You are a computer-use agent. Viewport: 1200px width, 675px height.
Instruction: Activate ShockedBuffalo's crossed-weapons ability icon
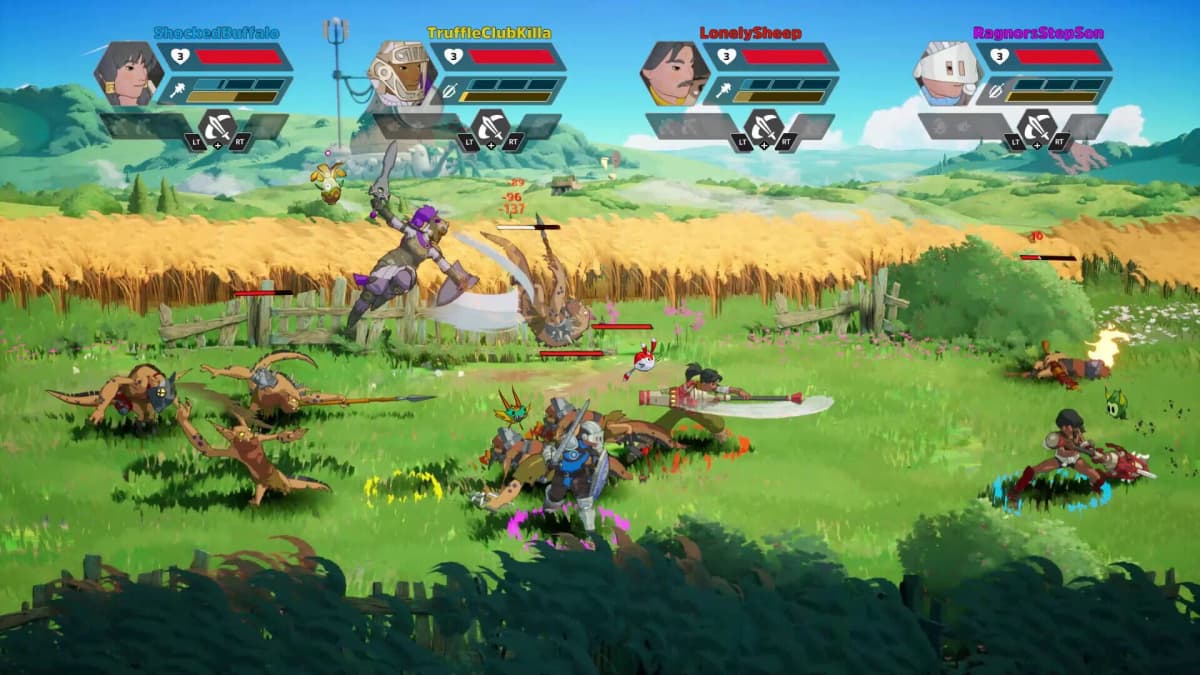(217, 127)
